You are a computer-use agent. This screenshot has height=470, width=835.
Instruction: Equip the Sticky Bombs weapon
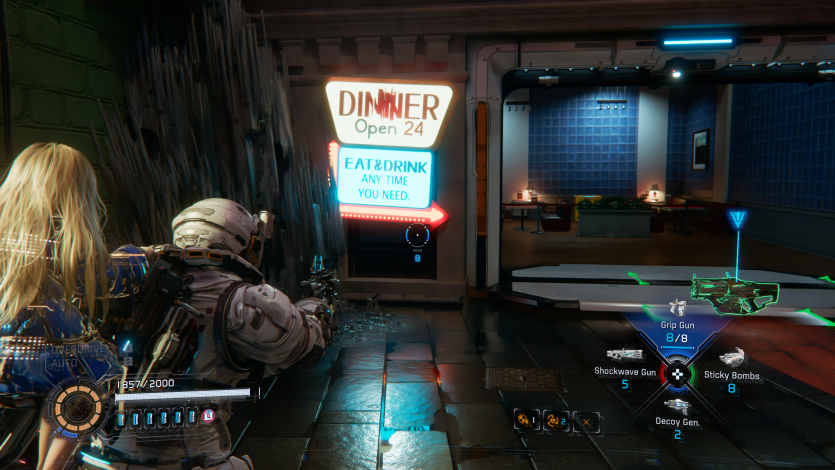731,366
